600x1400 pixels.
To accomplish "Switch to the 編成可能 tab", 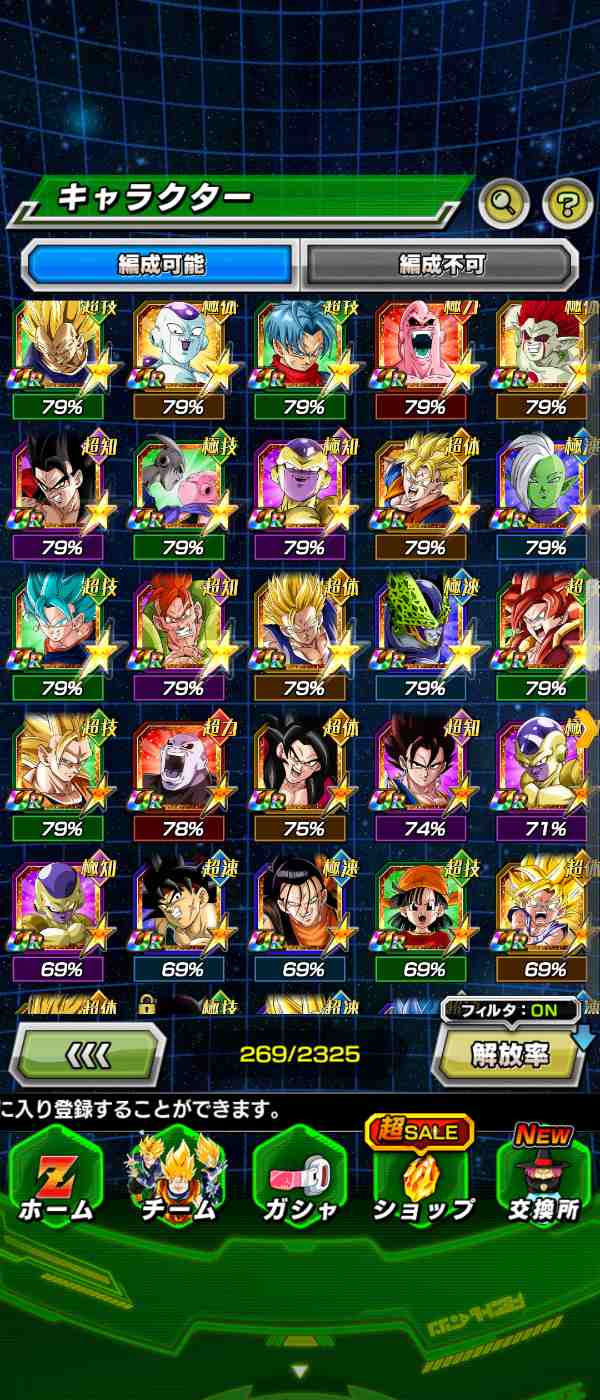I will point(160,265).
